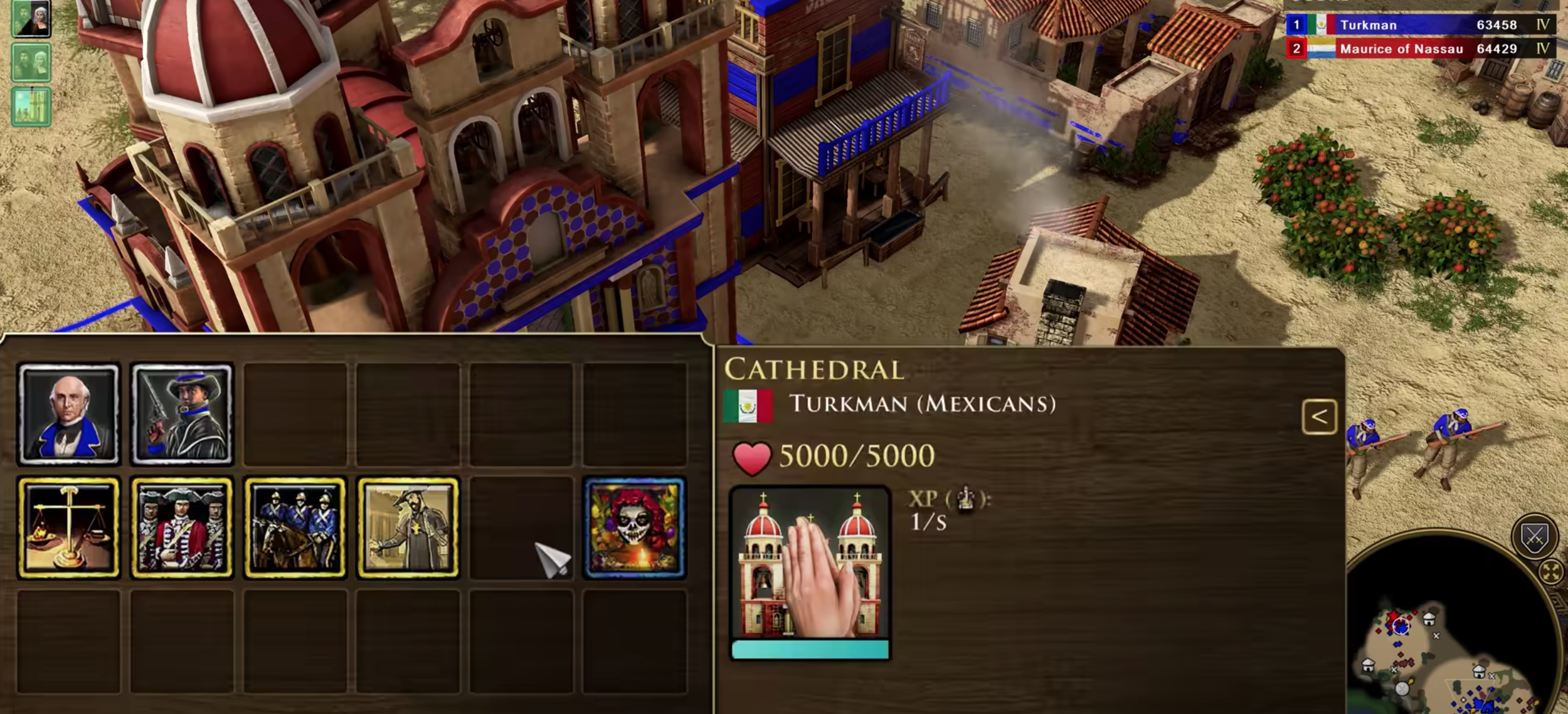The image size is (1568, 714).
Task: Click the four-arrows expand minimap button
Action: 1551,572
